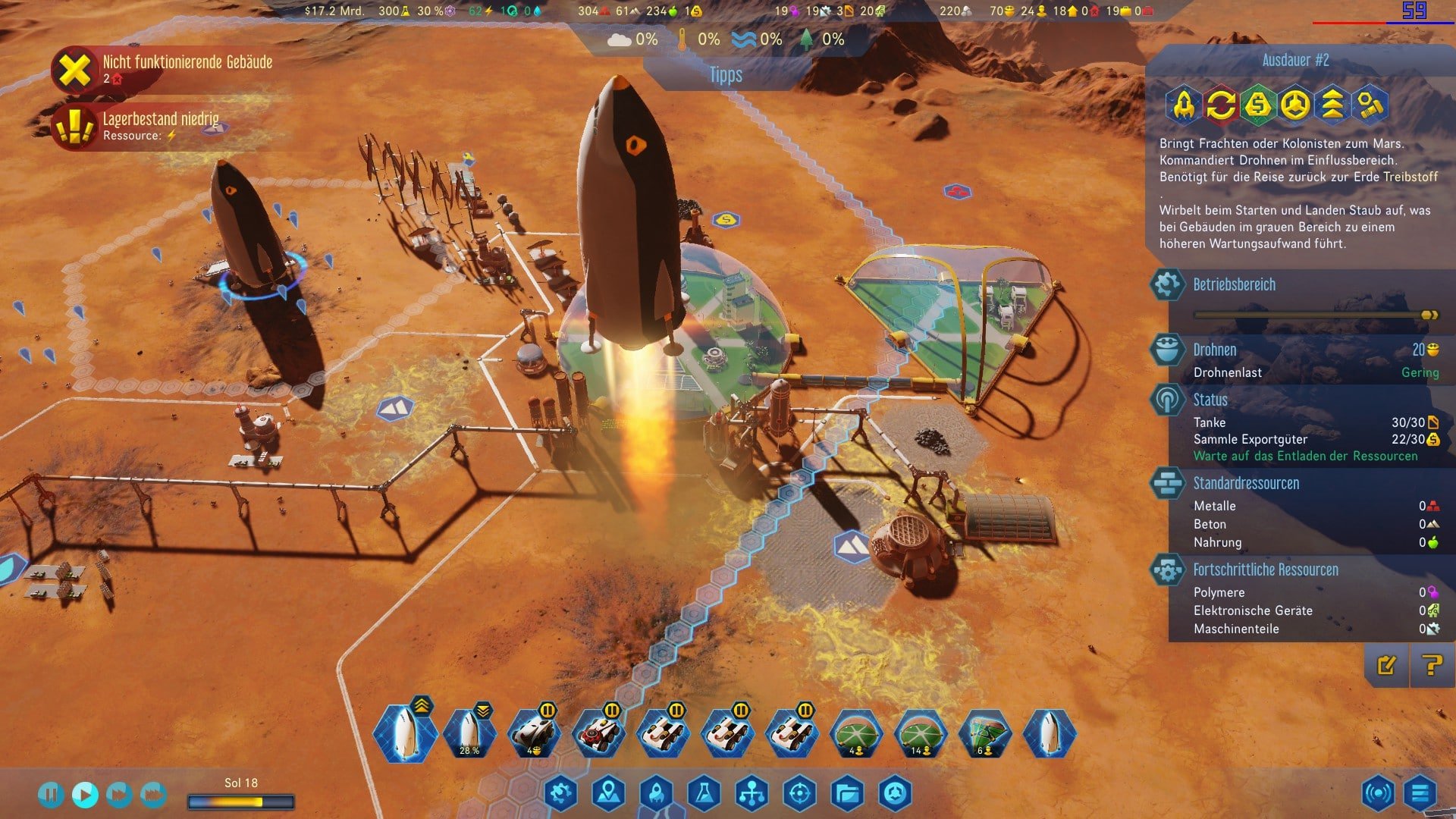This screenshot has width=1456, height=819.
Task: Select the pinned dome with 14 colonists
Action: point(921,734)
